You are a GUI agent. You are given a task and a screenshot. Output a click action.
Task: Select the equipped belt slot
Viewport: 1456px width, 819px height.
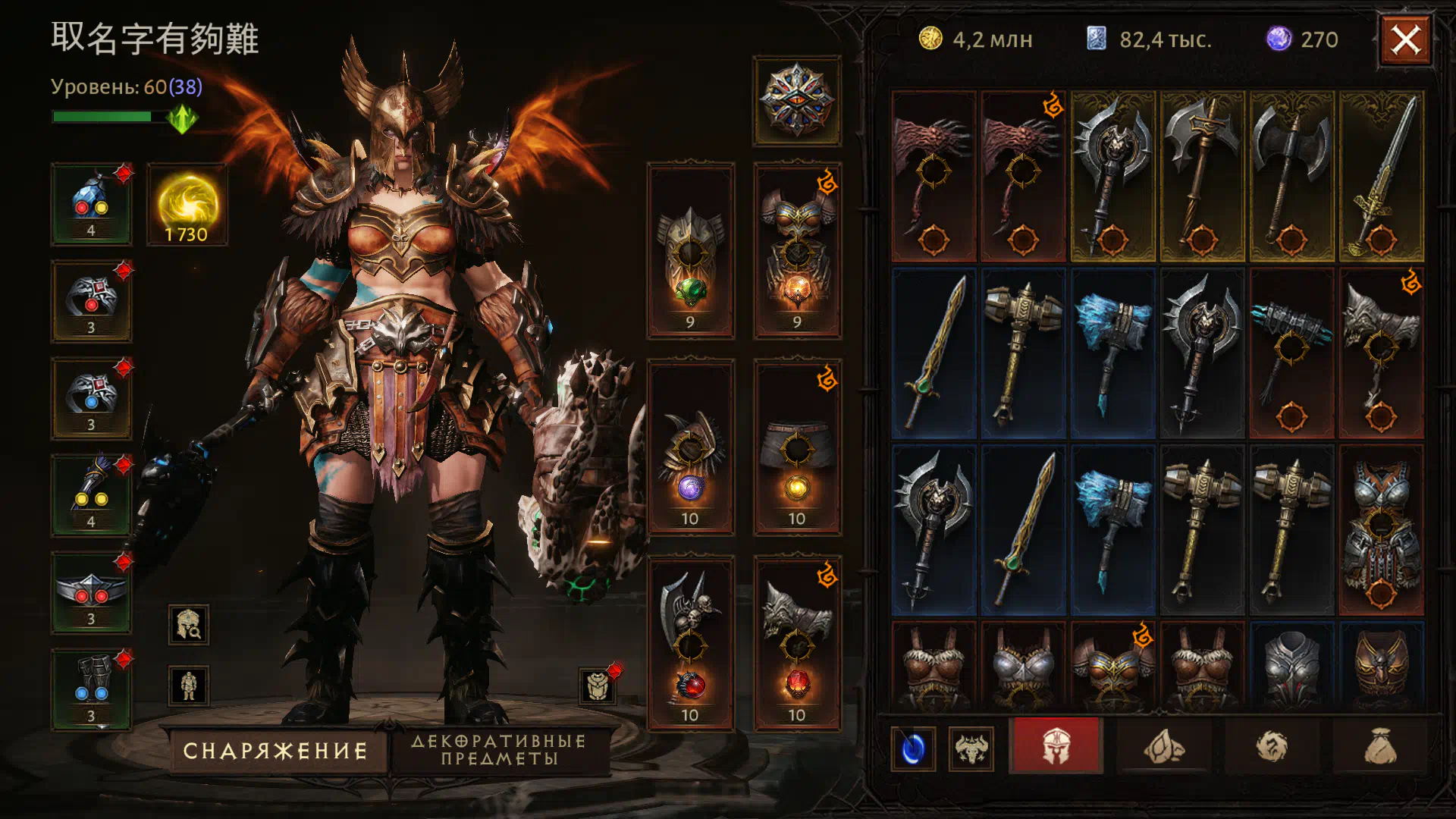coord(91,593)
